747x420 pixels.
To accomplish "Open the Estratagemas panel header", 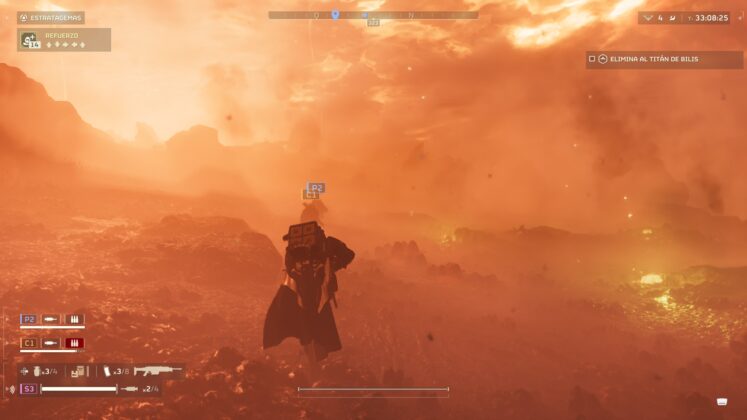I will [50, 17].
